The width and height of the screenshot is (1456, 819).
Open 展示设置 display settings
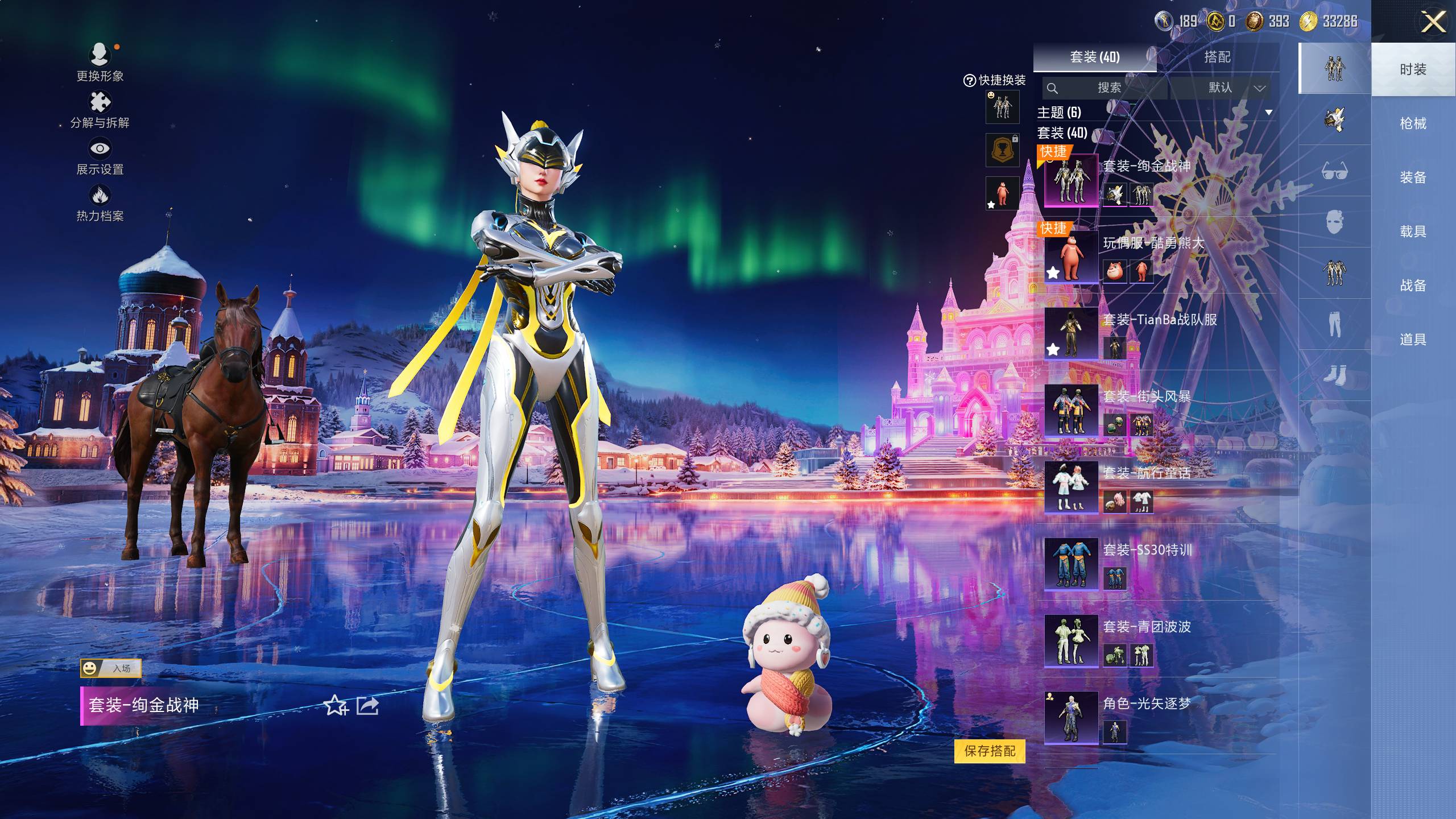tap(100, 156)
